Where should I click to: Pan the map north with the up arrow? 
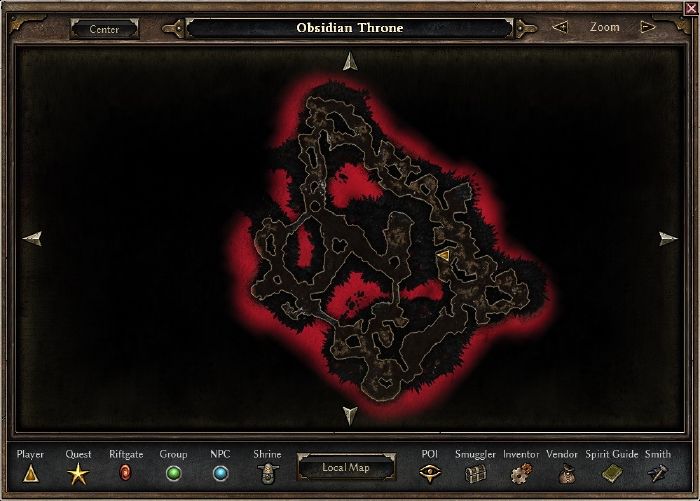(x=349, y=61)
